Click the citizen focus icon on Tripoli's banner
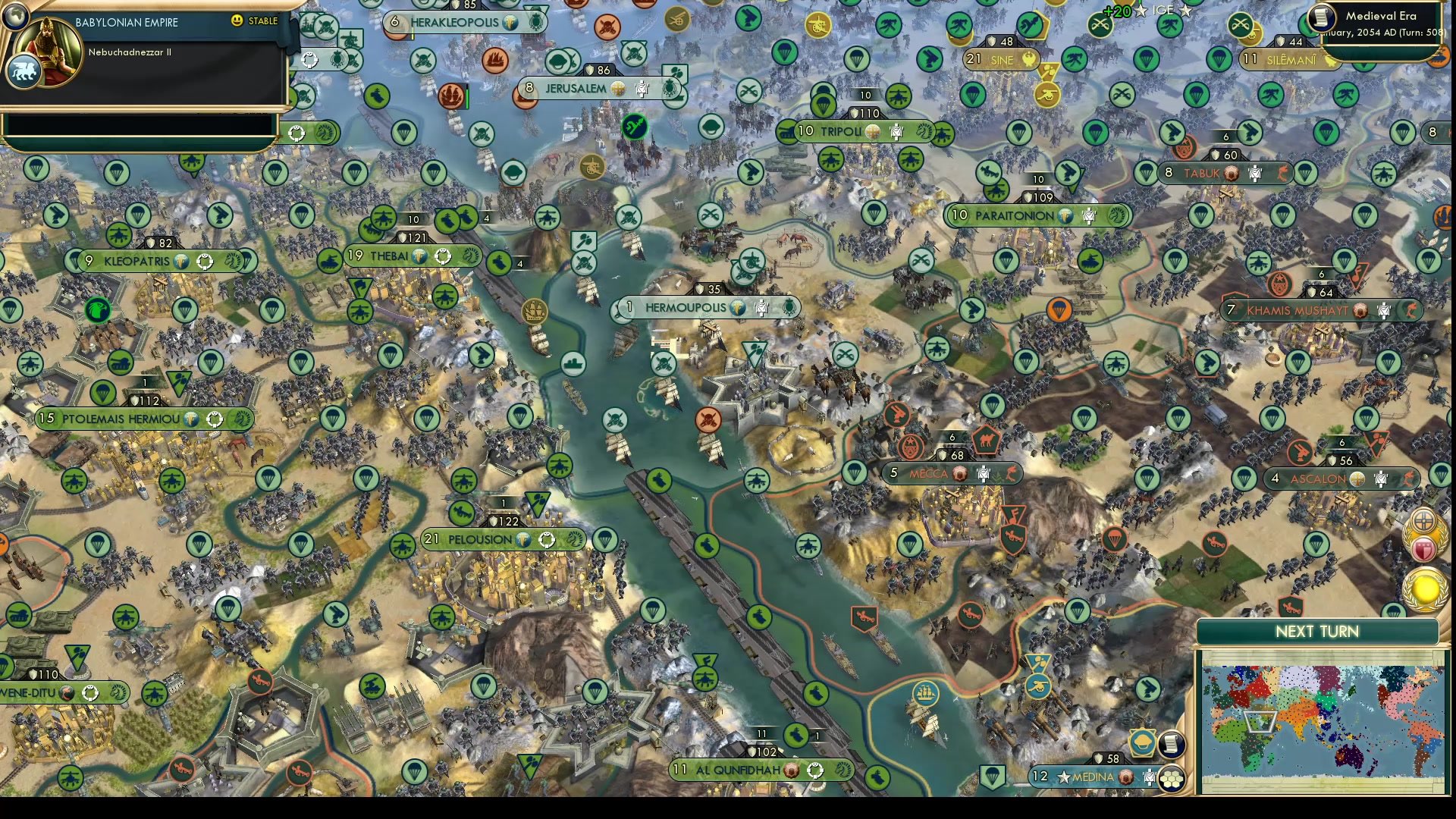This screenshot has height=819, width=1456. 897,130
